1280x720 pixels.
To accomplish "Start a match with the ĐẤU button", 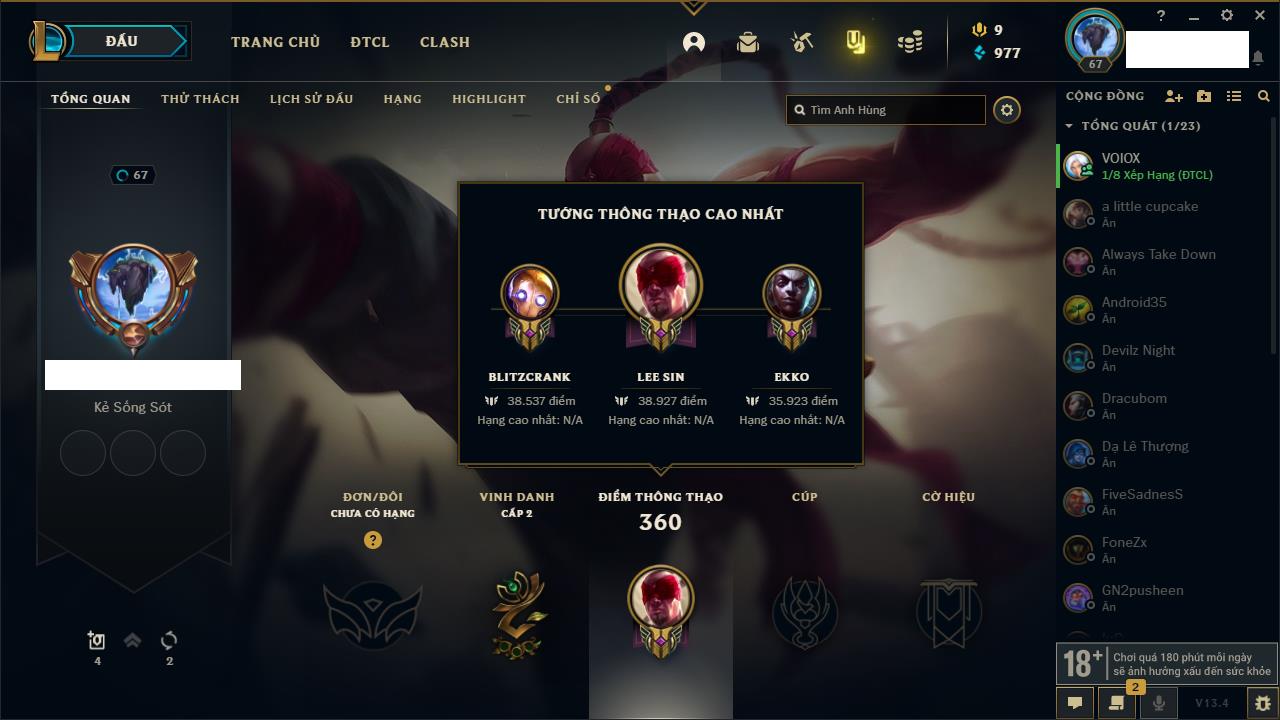I will pyautogui.click(x=122, y=41).
